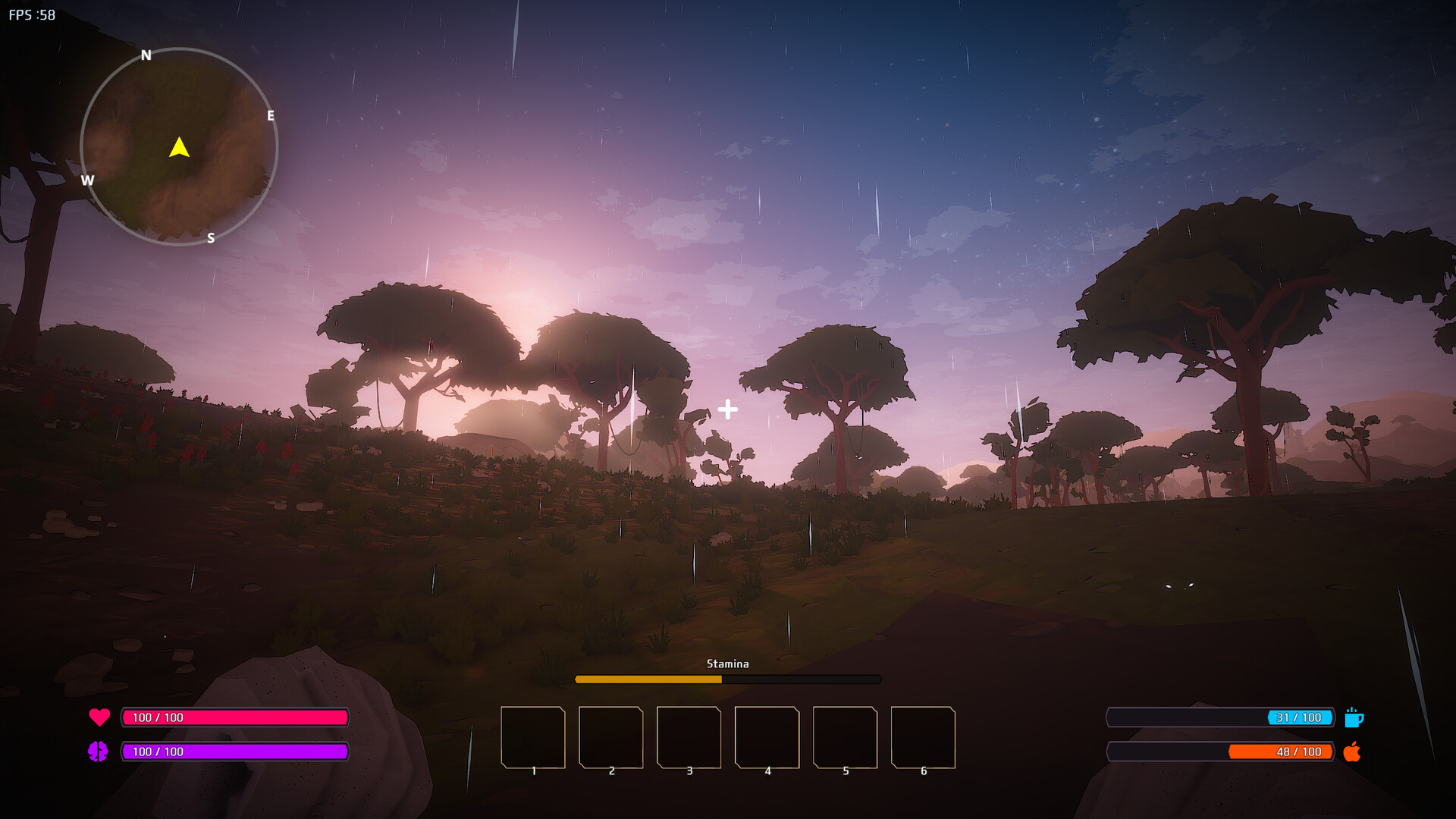The height and width of the screenshot is (819, 1456).
Task: Open the Stamina label above the bar
Action: click(727, 664)
